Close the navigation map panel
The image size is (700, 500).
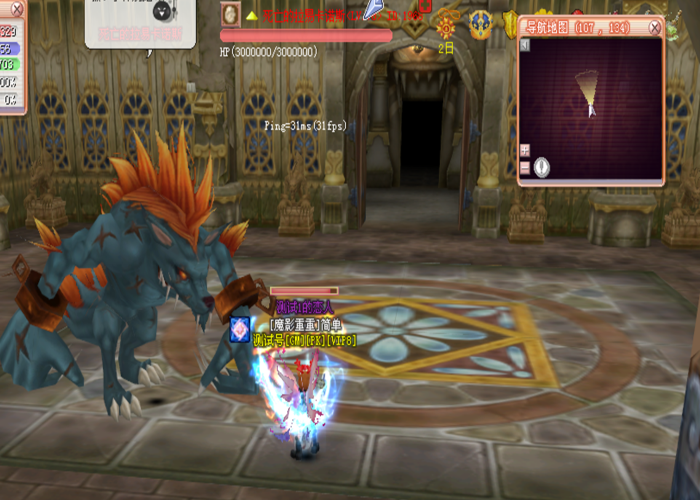point(654,27)
